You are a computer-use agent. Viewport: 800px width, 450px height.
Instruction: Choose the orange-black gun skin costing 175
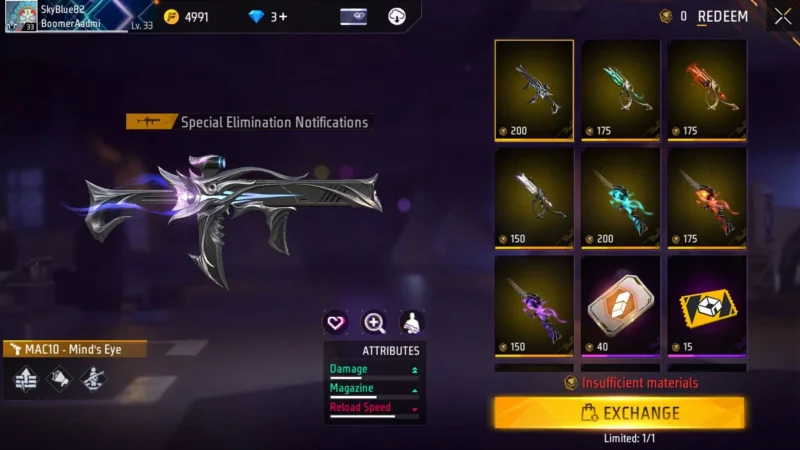[x=707, y=197]
